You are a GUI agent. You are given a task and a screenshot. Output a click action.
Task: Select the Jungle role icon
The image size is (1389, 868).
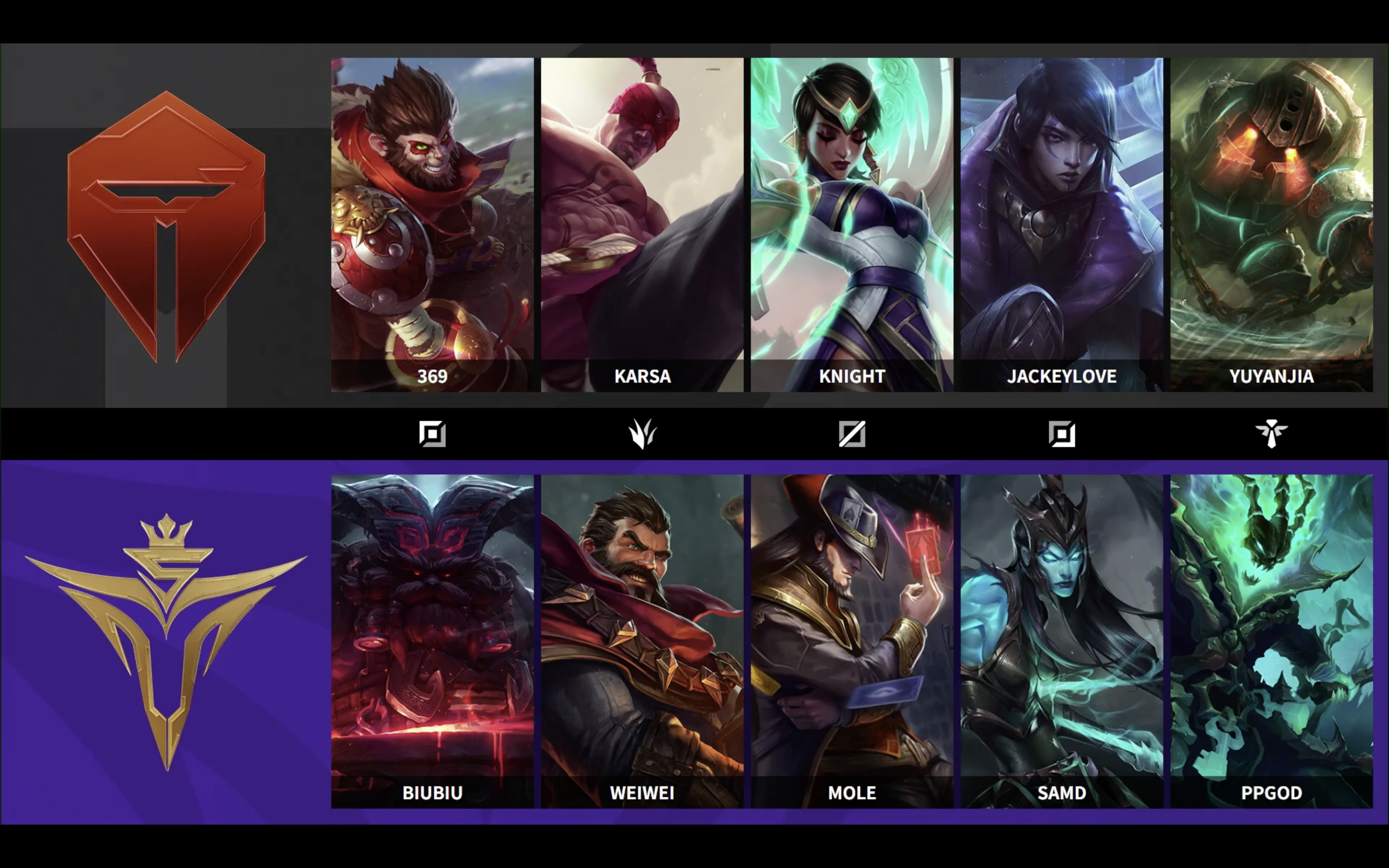(x=643, y=434)
